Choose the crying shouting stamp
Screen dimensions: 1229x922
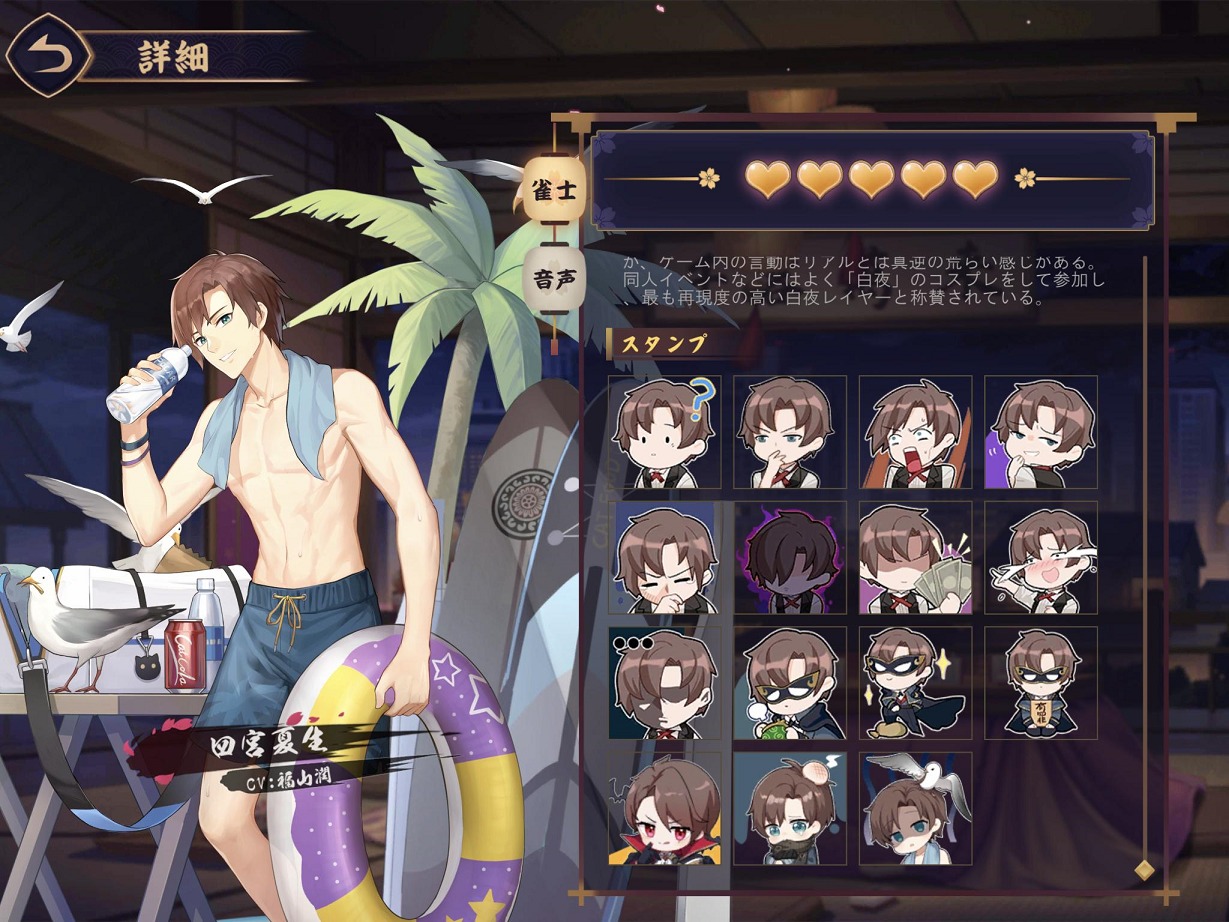915,432
